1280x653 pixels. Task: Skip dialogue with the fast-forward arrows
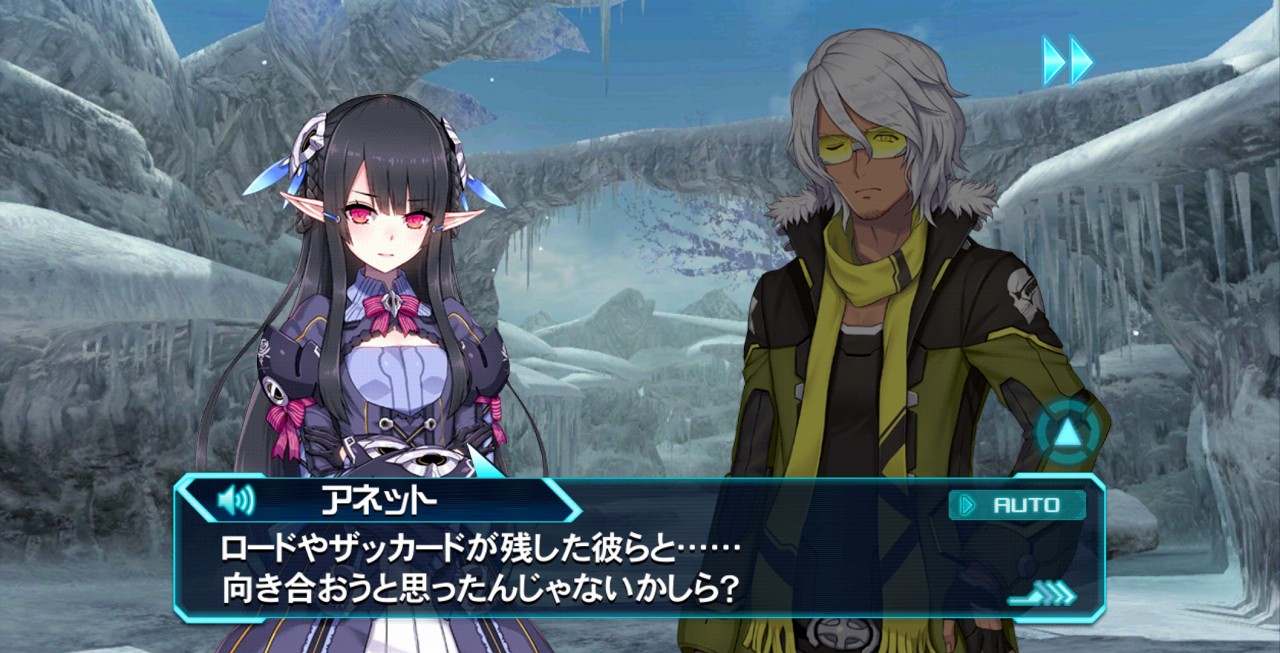click(1067, 60)
